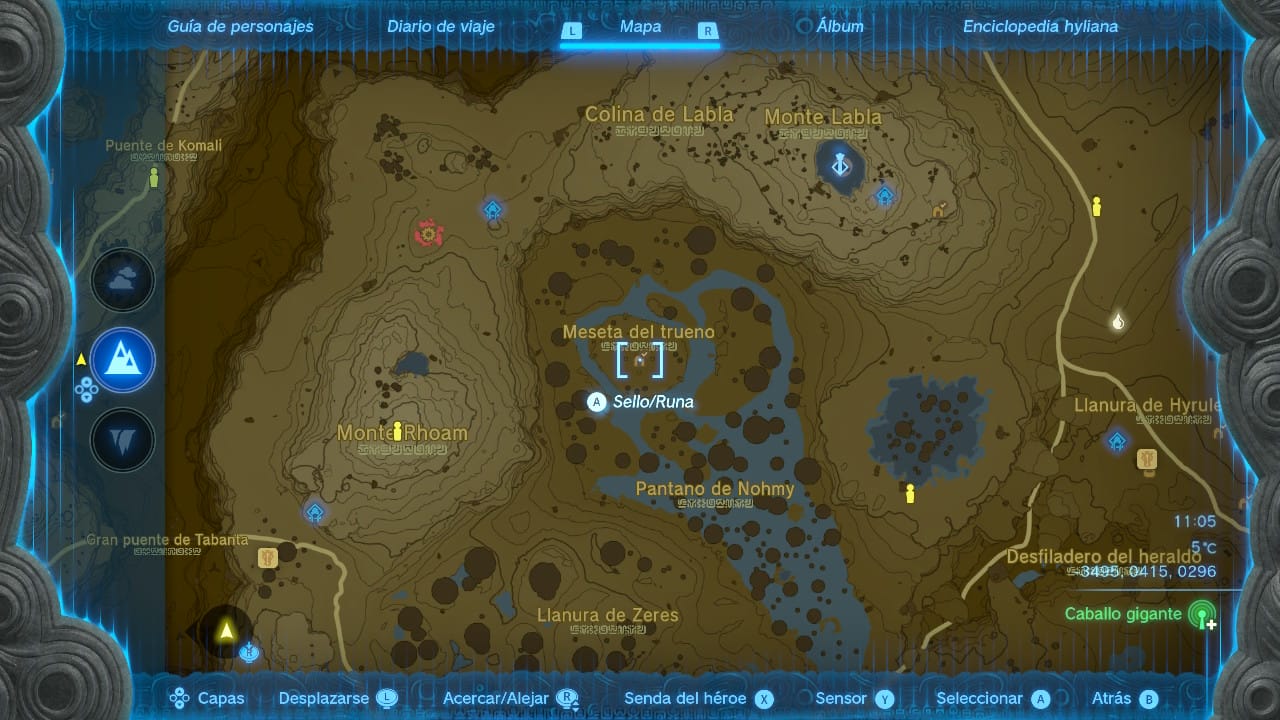Click the red flower stamp marker
The height and width of the screenshot is (720, 1280).
point(430,234)
